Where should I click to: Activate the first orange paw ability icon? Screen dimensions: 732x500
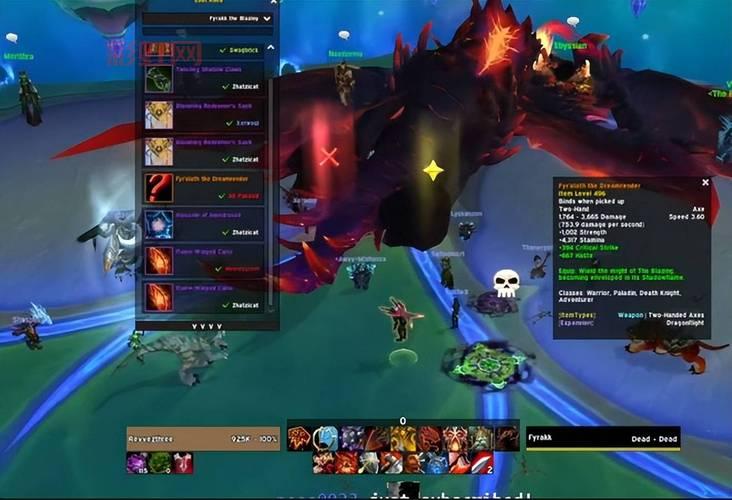pos(300,438)
